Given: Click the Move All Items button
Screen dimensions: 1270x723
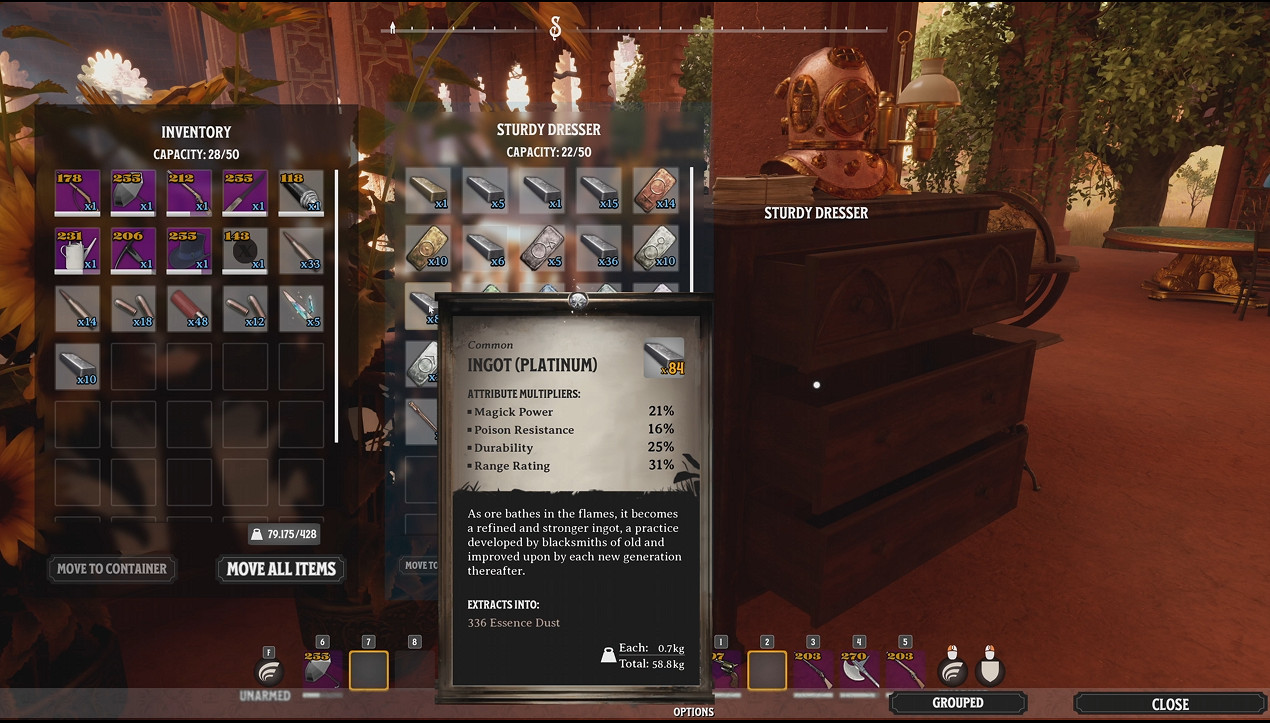Looking at the screenshot, I should pyautogui.click(x=281, y=569).
